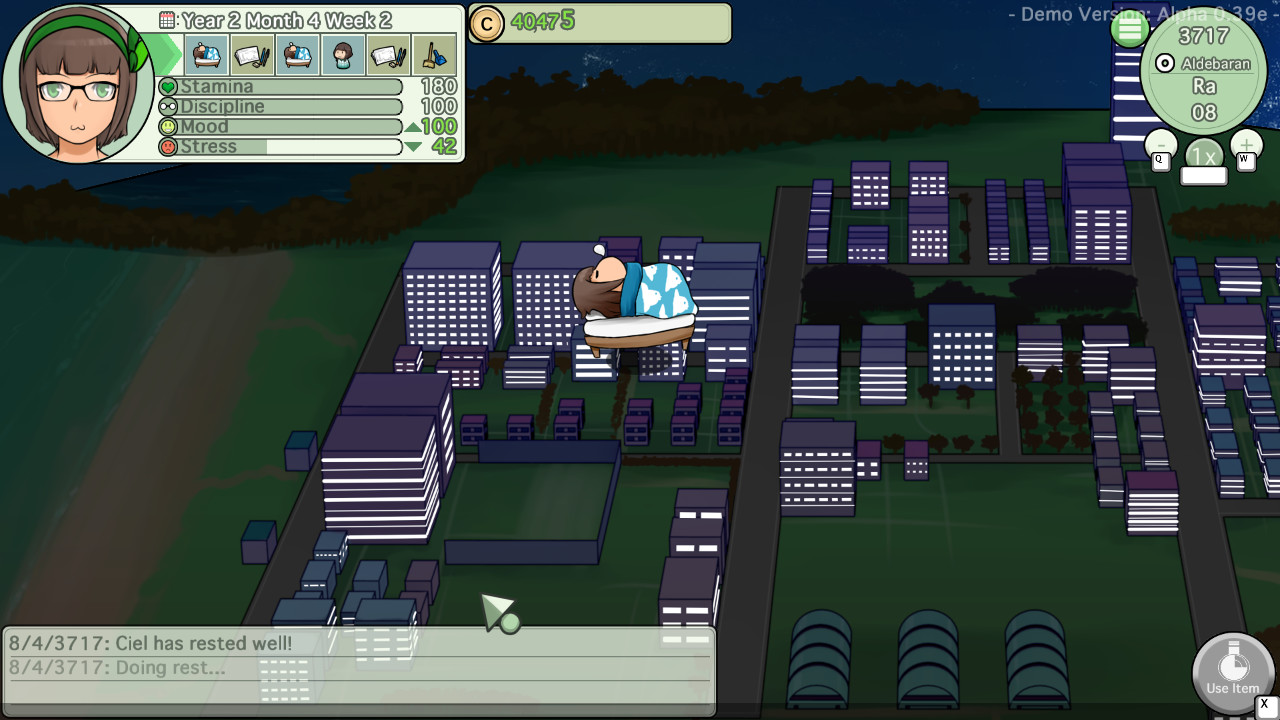This screenshot has width=1280, height=720.
Task: Select the broom cleaning schedule slot
Action: (x=435, y=55)
